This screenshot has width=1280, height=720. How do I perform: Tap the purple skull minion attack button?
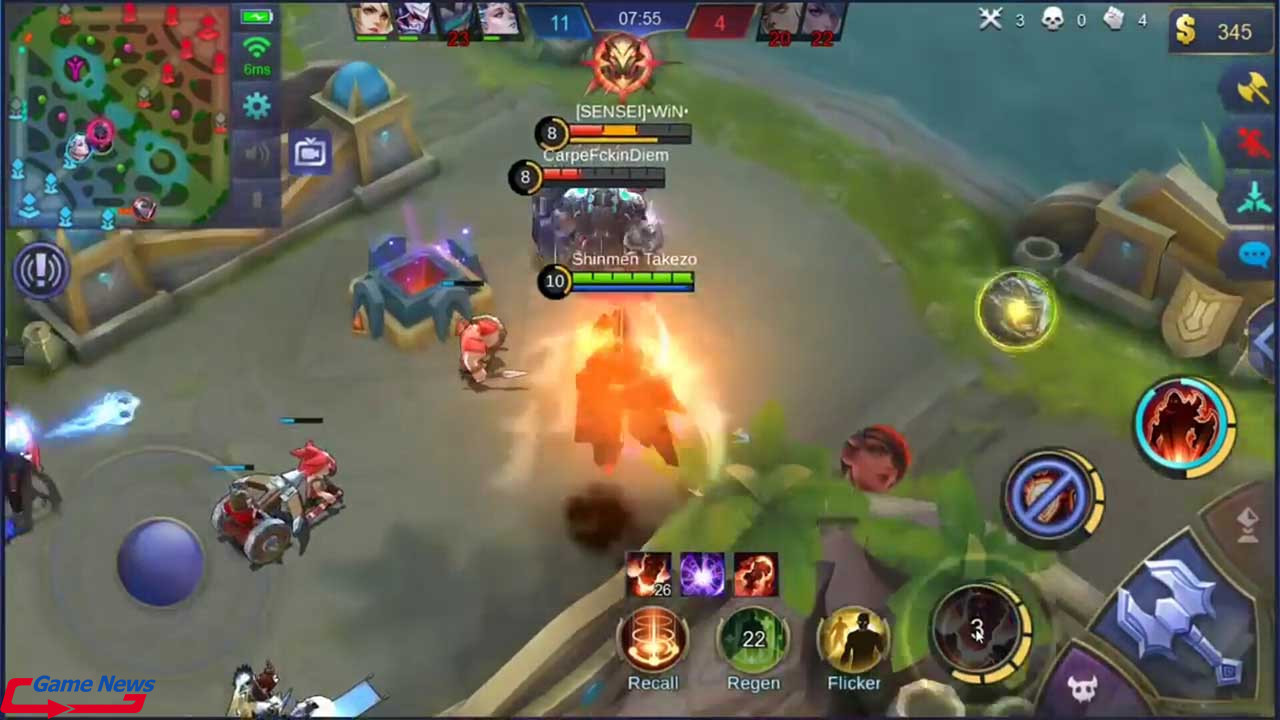tap(1085, 688)
